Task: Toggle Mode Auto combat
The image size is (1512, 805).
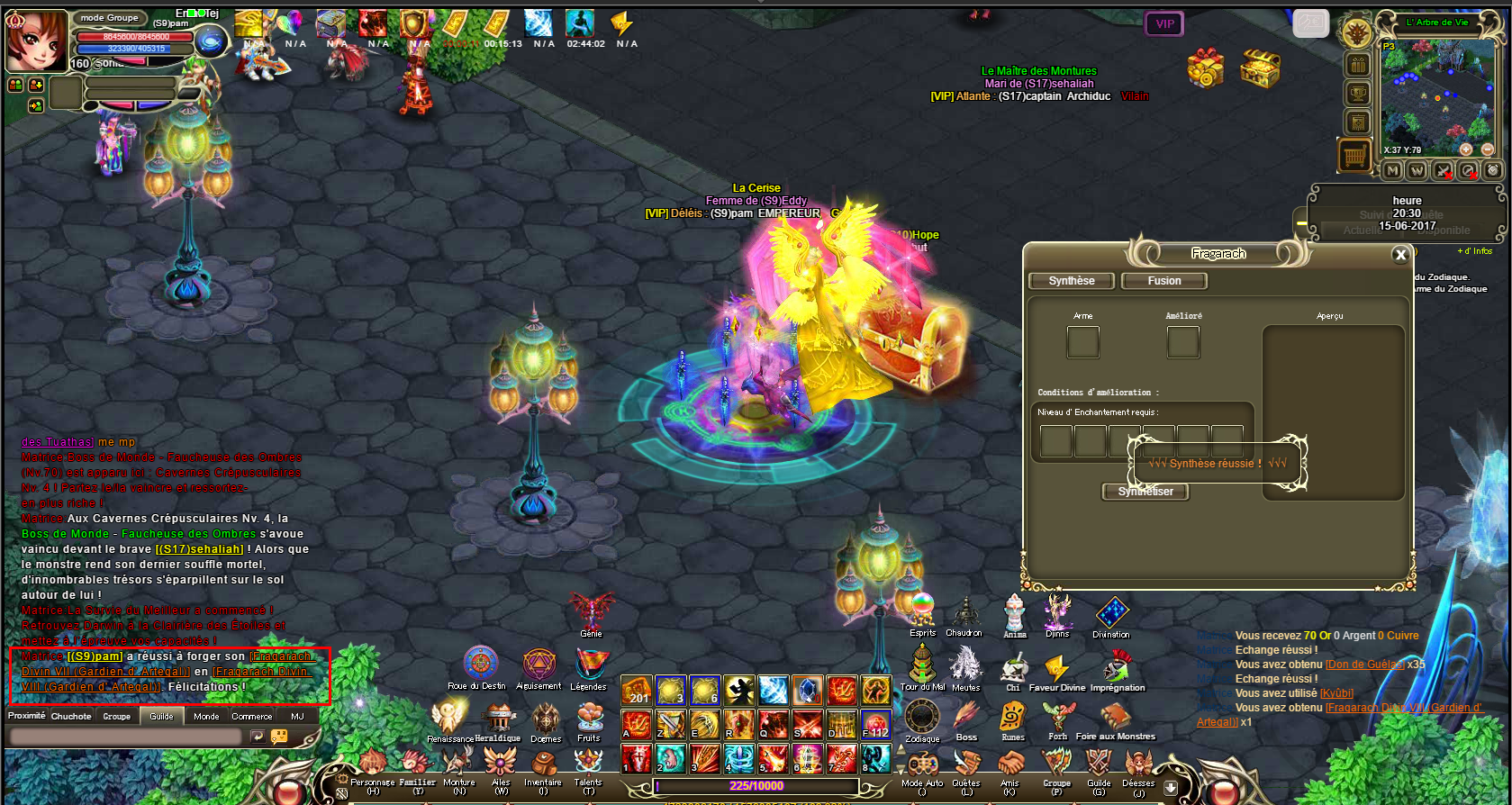Action: click(922, 766)
